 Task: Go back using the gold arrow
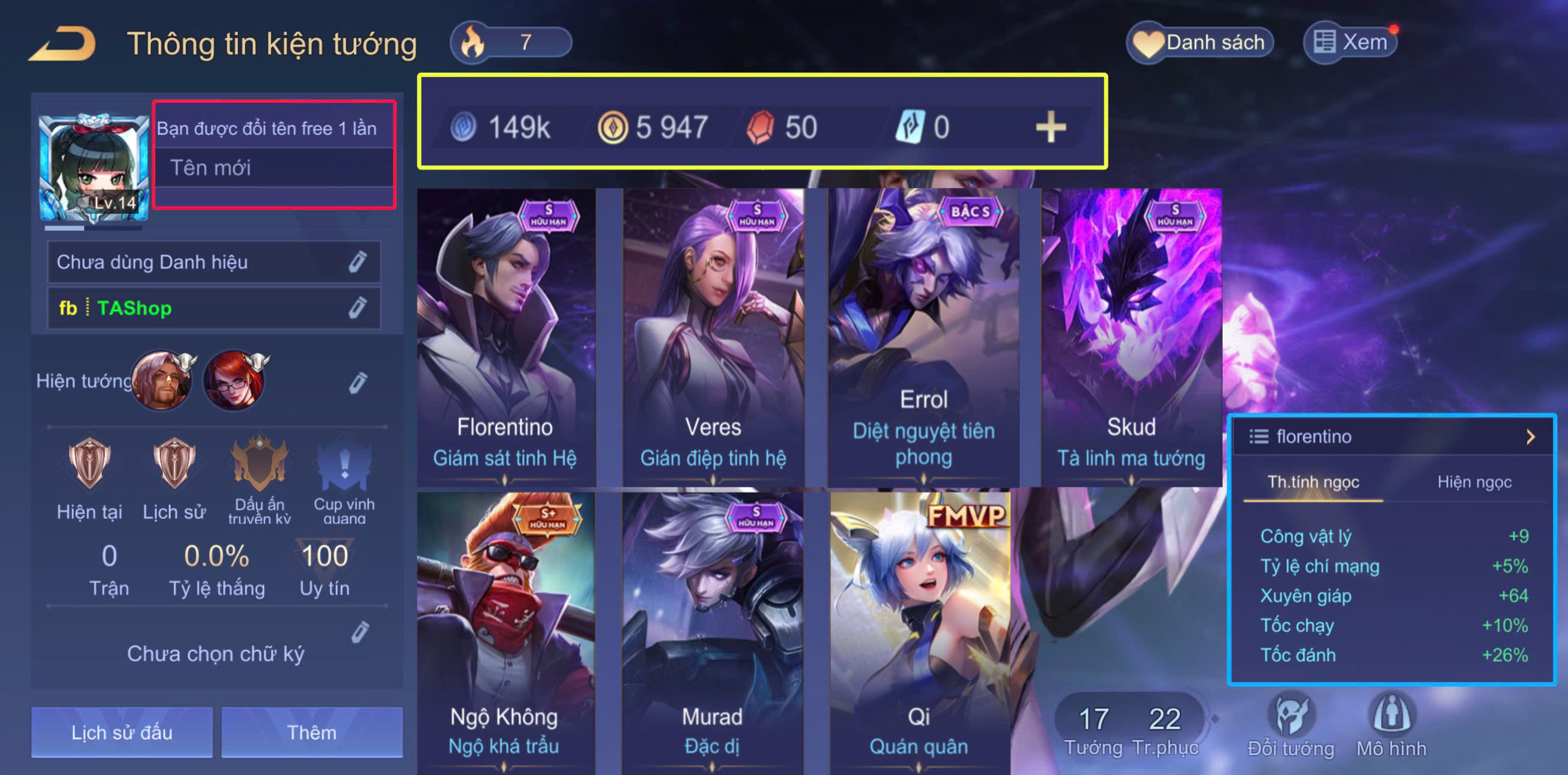coord(62,43)
